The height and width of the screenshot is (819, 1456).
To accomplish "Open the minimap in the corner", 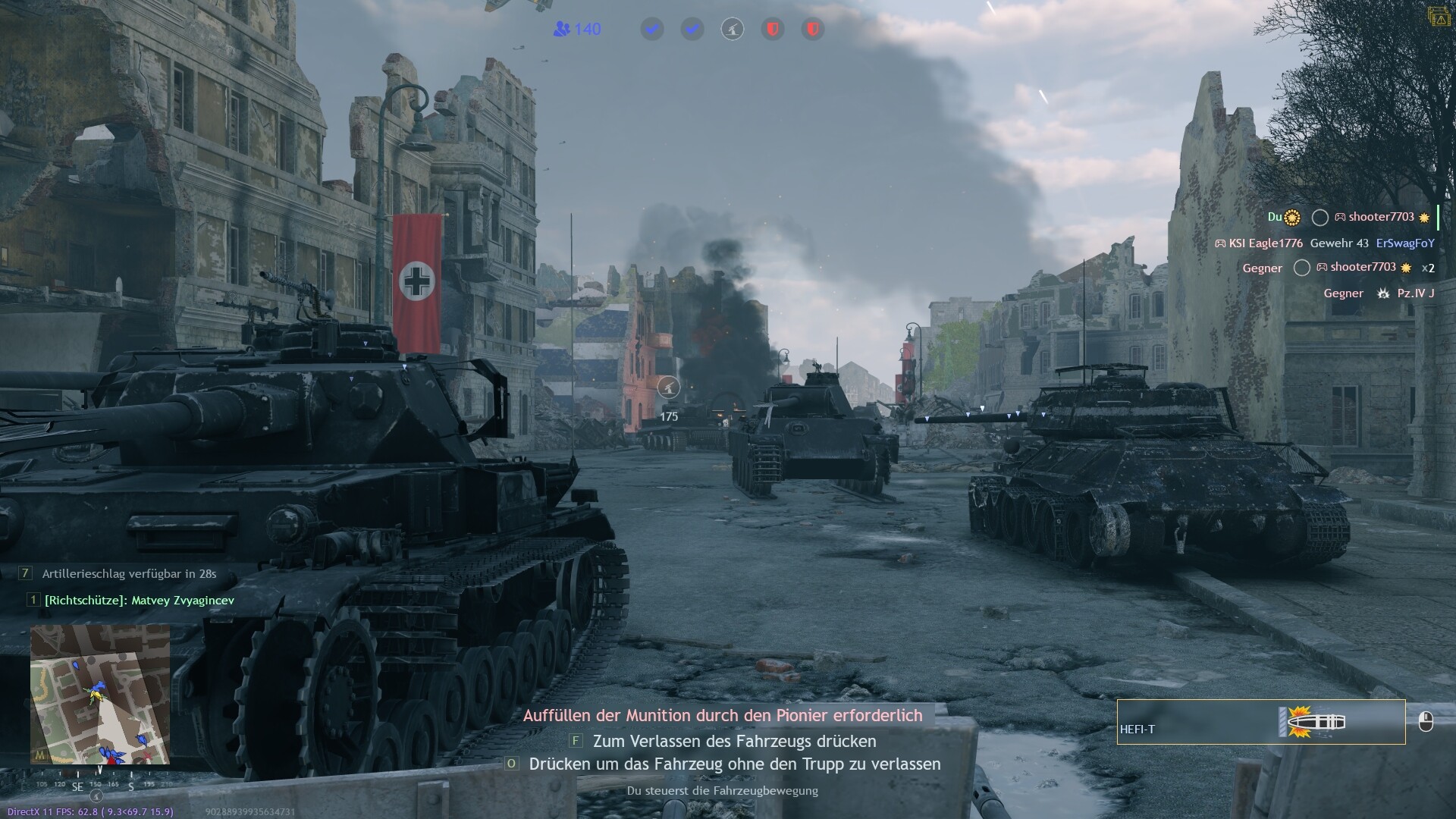I will point(99,693).
